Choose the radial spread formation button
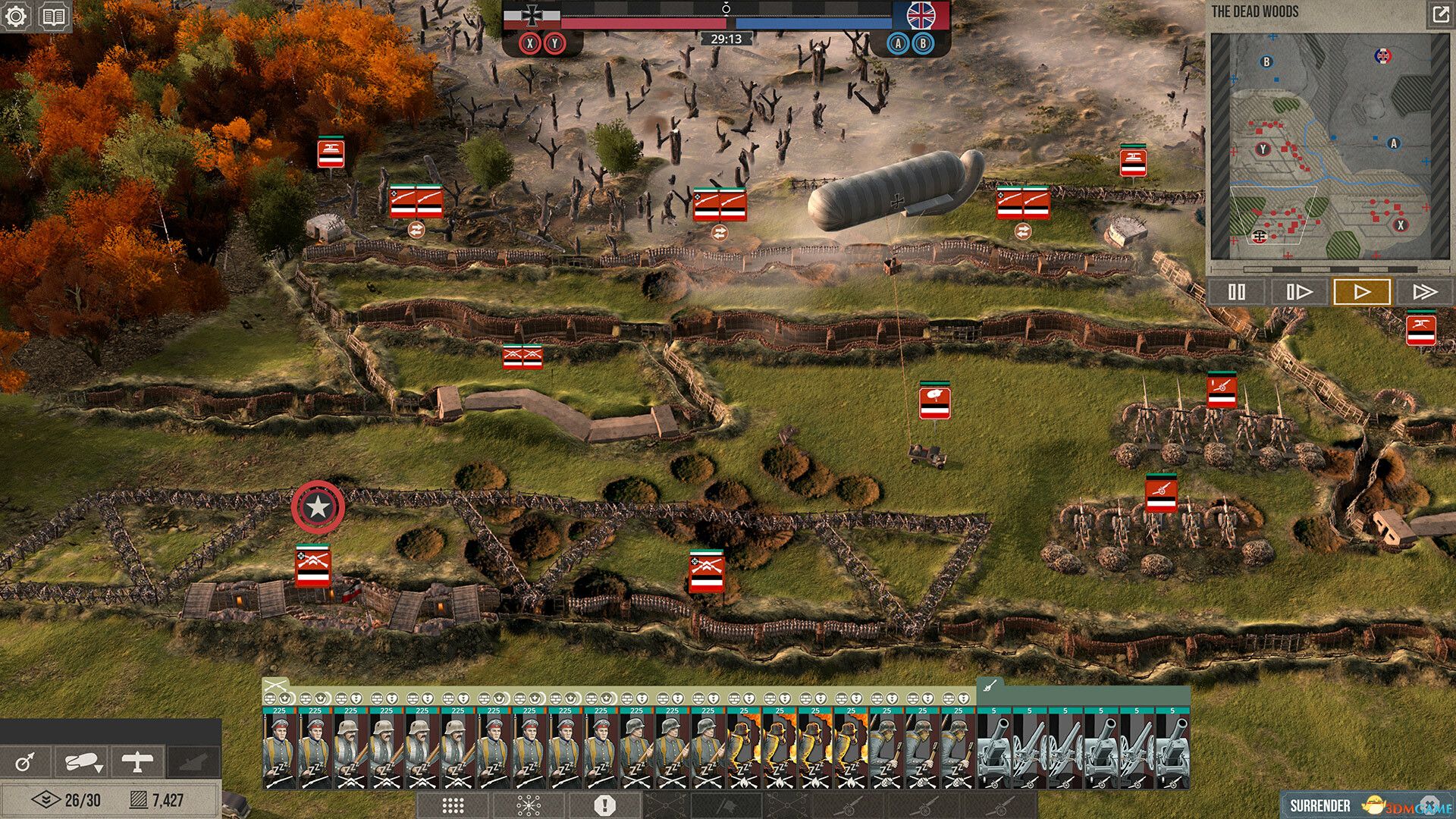 point(529,805)
